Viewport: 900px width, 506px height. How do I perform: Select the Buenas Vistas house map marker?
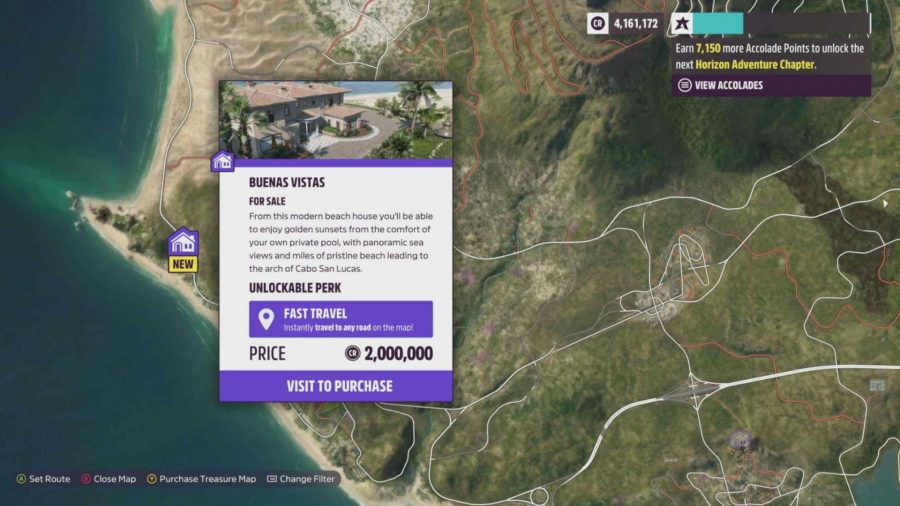(183, 243)
